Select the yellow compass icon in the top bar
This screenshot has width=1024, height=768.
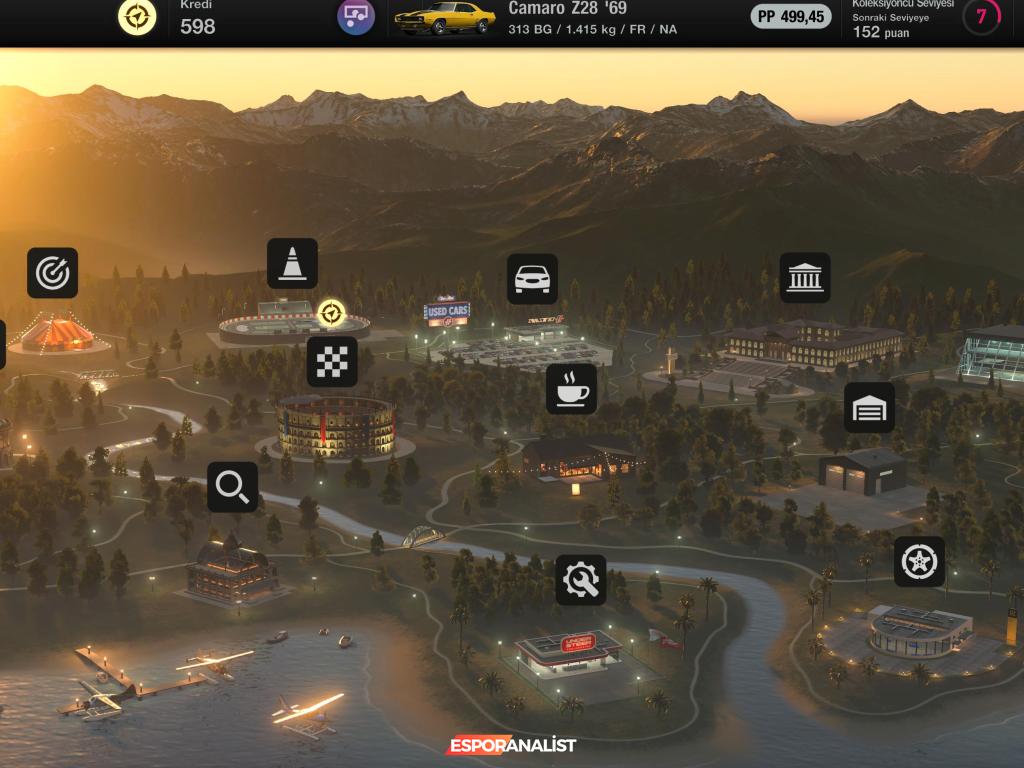click(x=137, y=16)
